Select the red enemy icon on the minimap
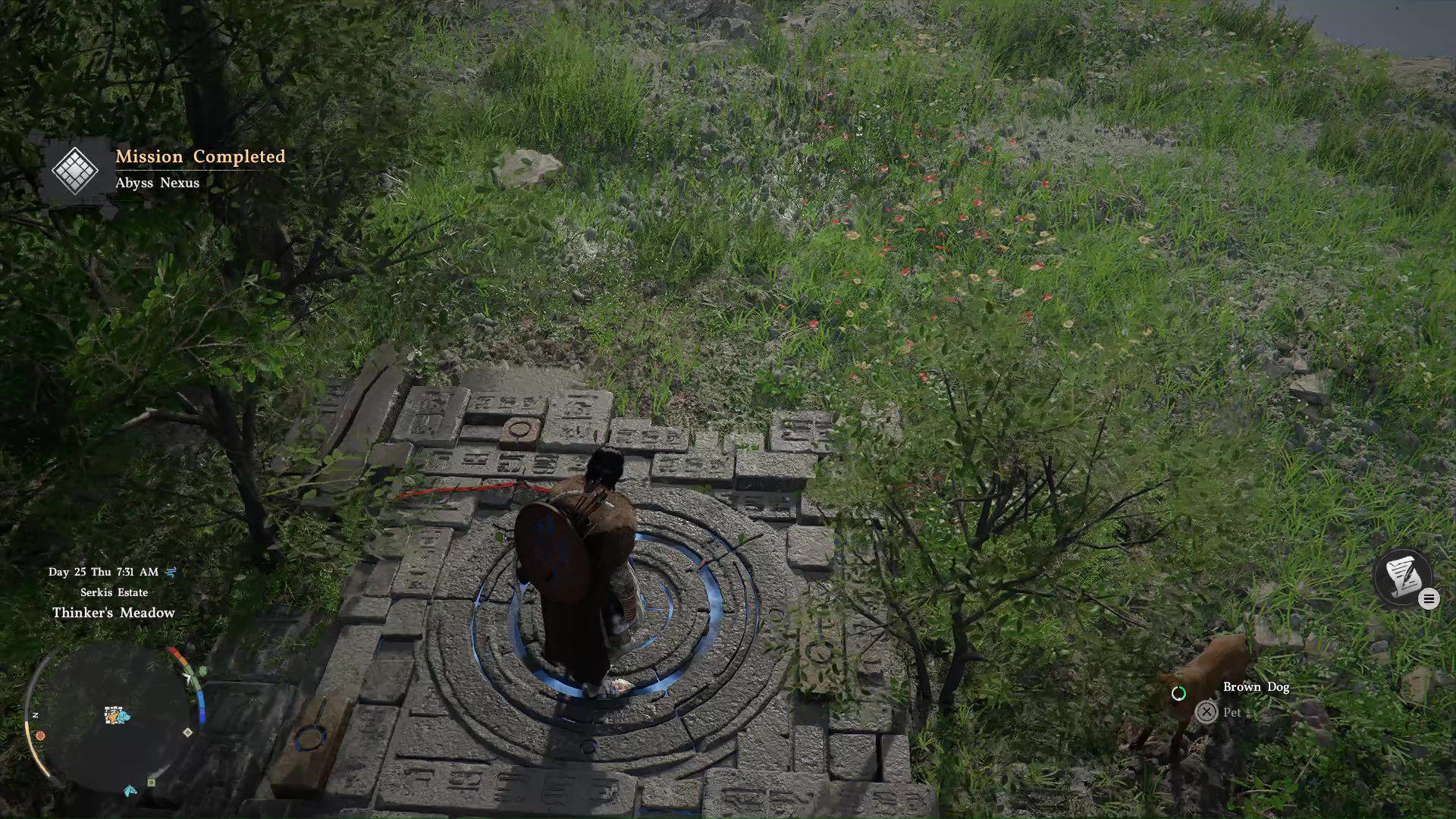The image size is (1456, 819). tap(40, 736)
